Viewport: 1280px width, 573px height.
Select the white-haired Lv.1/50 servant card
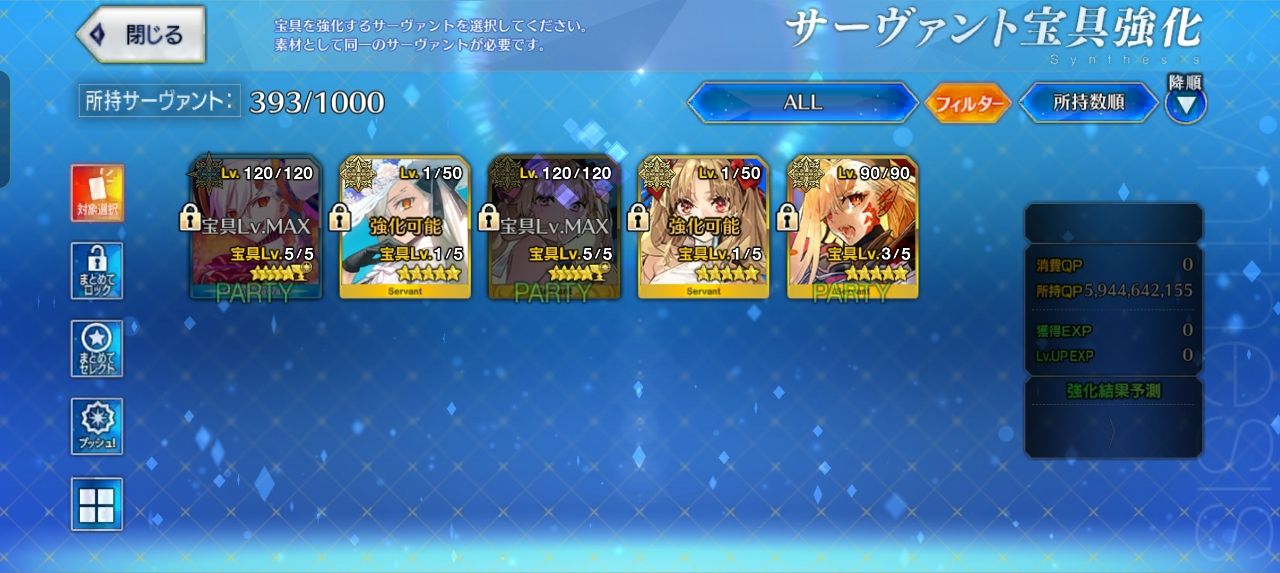tap(405, 227)
